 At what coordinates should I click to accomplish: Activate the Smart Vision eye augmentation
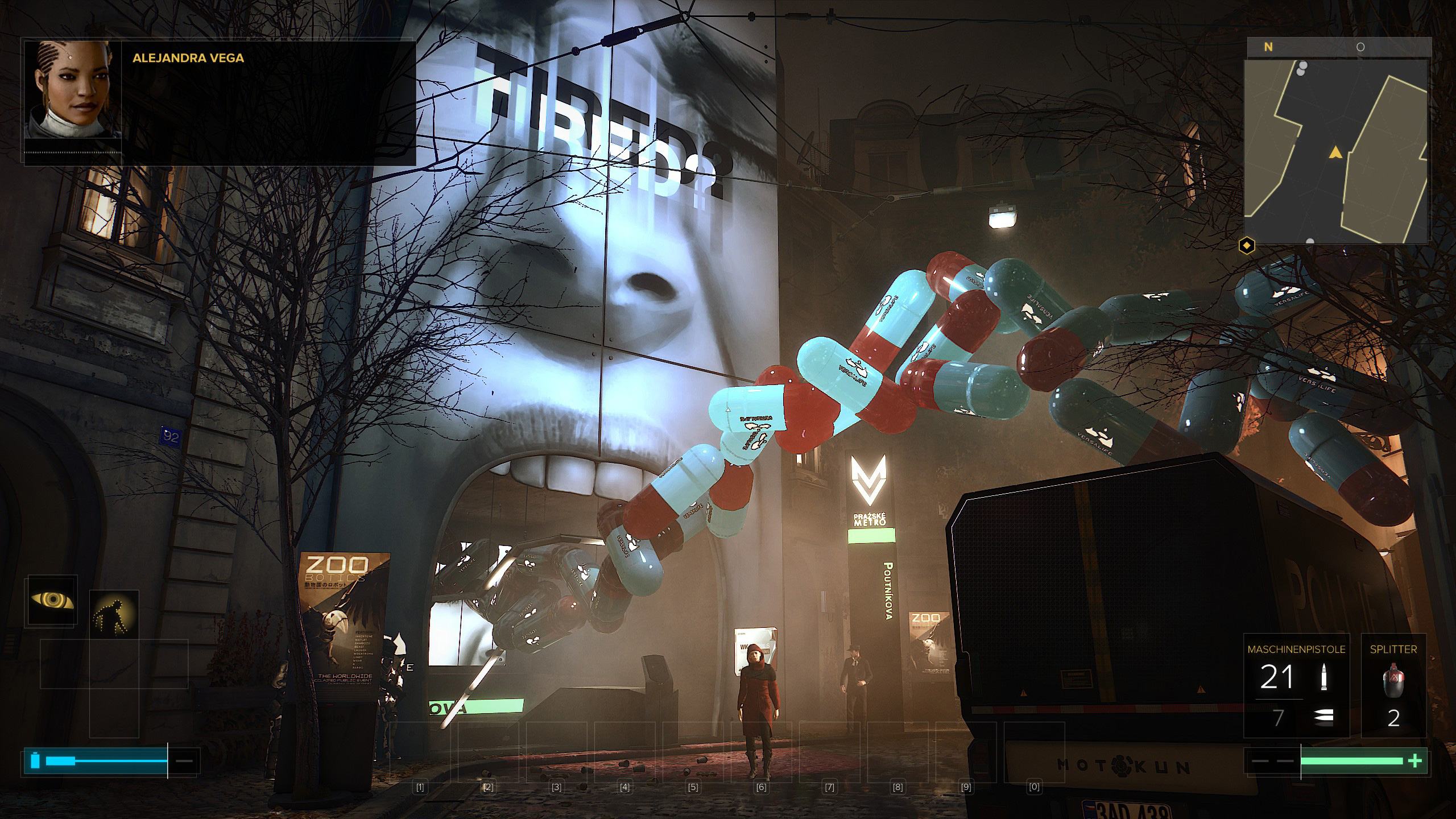52,601
